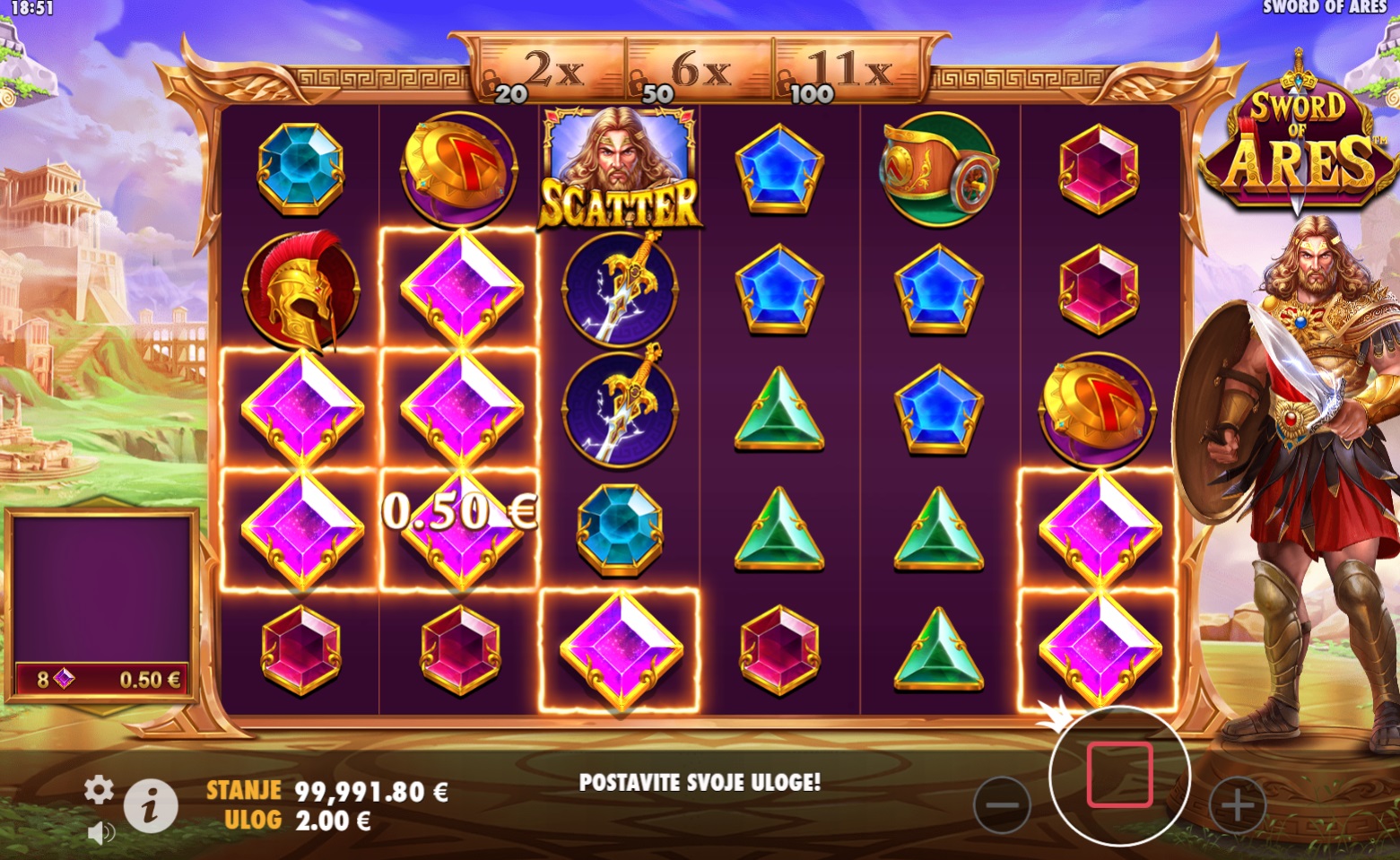Show the game info paytable

point(150,805)
